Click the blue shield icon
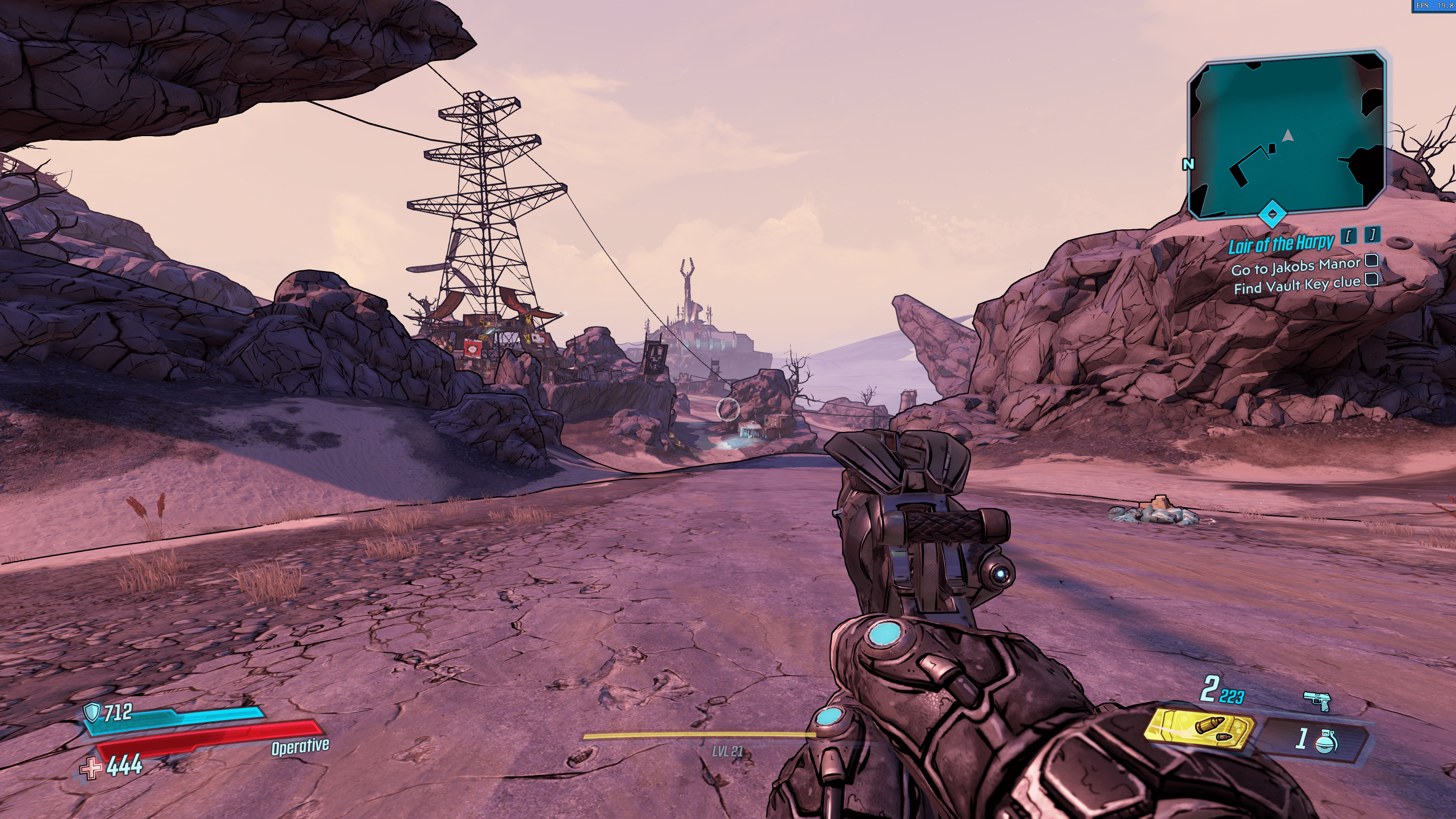The image size is (1456, 819). tap(91, 712)
